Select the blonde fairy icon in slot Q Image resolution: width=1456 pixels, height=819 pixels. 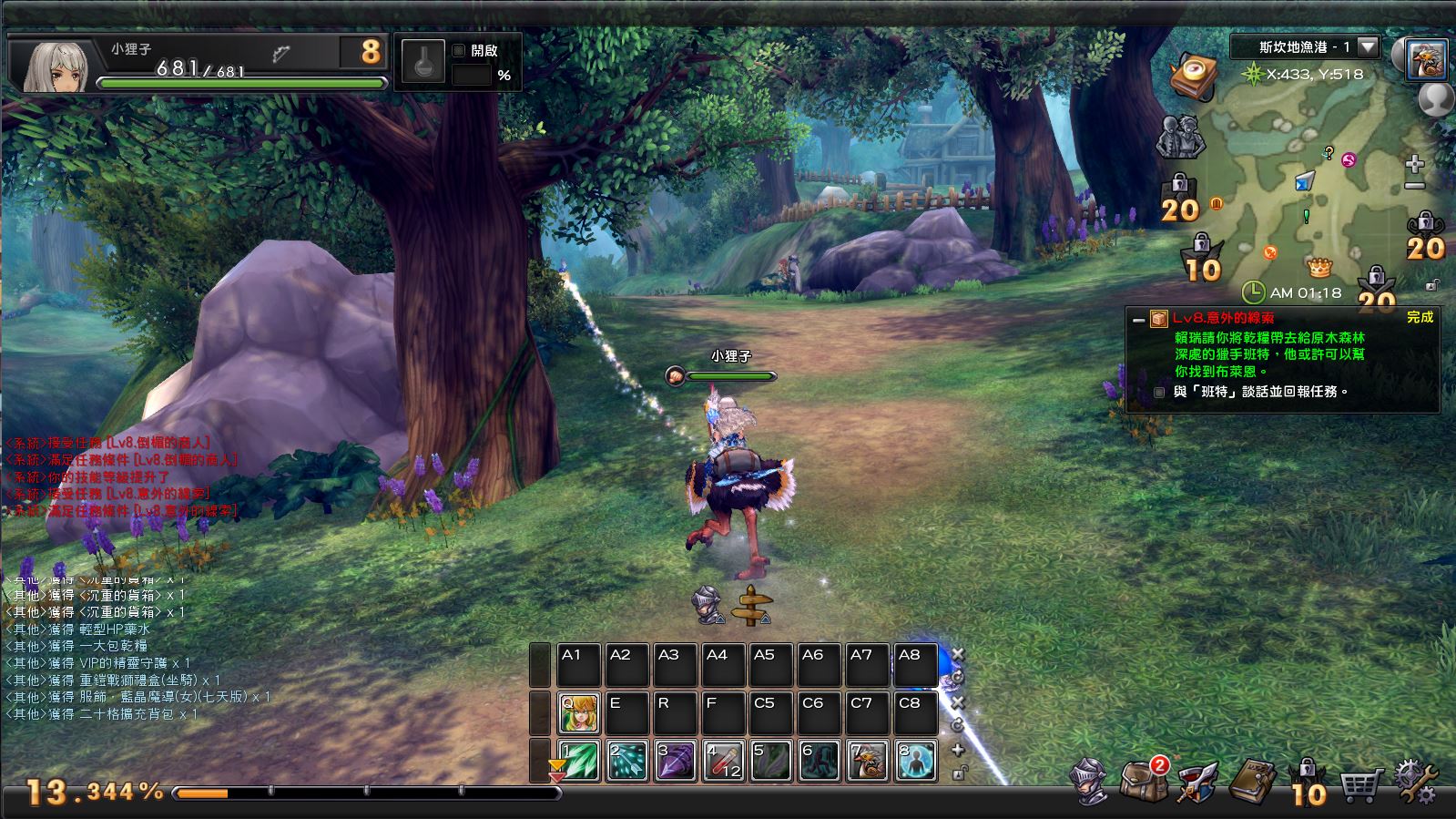(579, 713)
